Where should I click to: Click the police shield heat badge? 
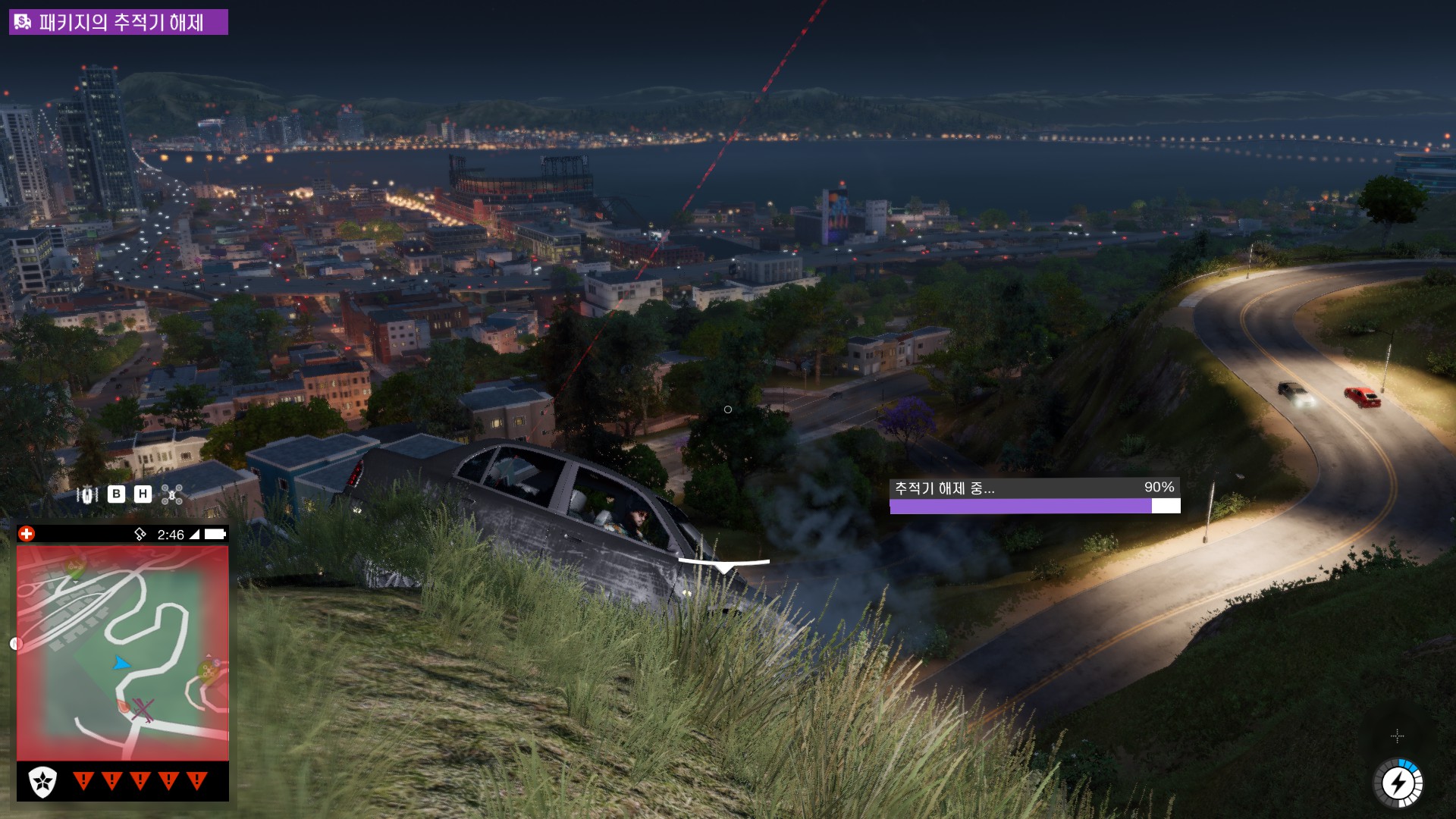coord(42,781)
